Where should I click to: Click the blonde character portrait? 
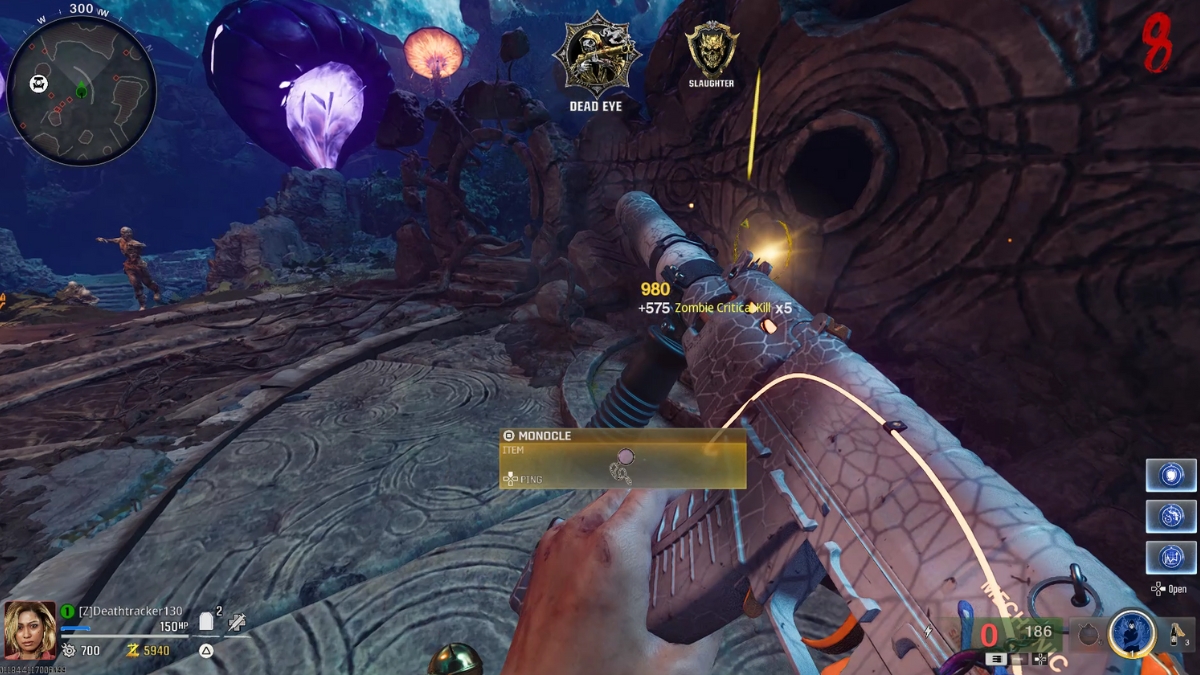(29, 630)
